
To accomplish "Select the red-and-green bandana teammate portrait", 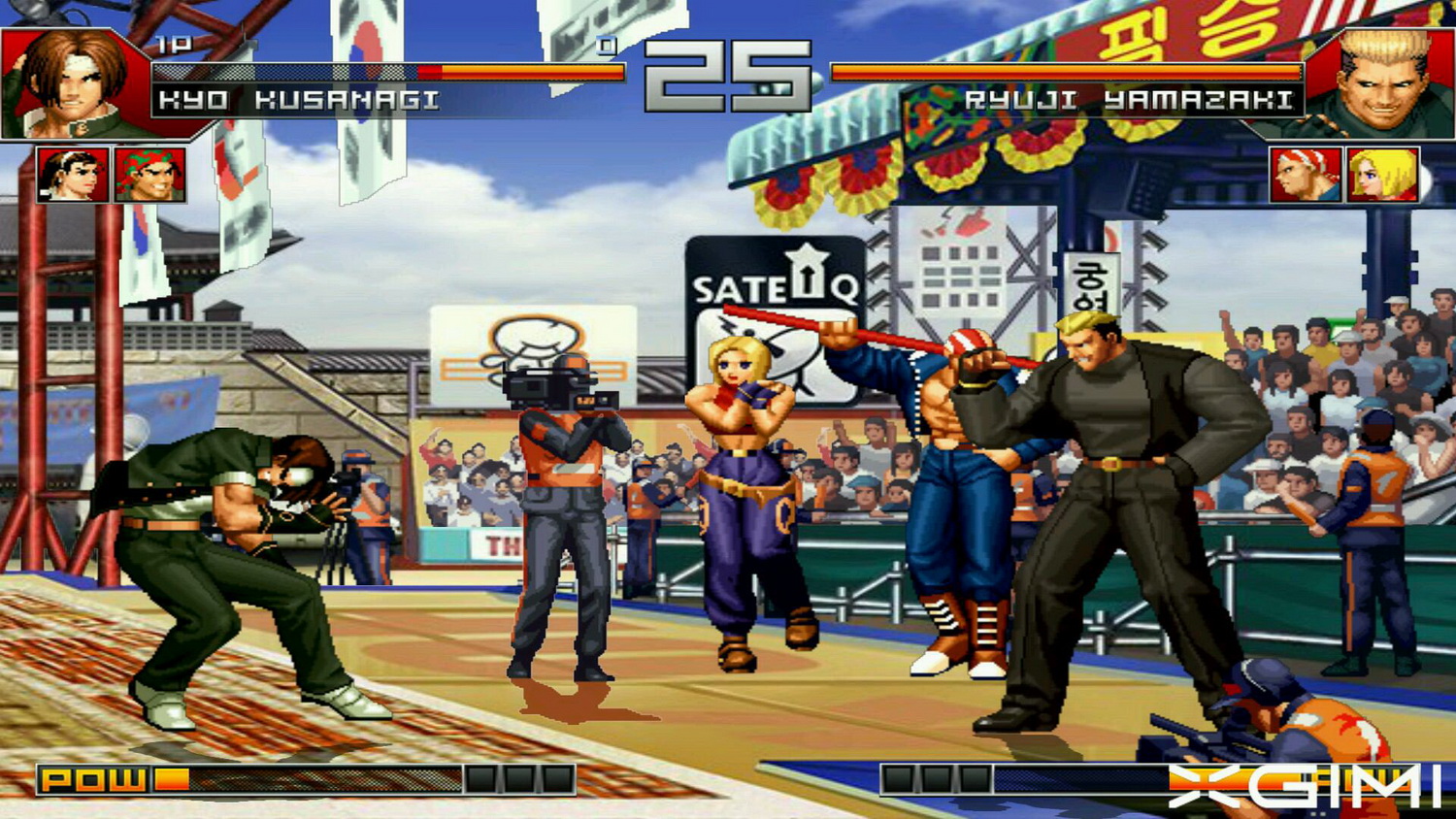I will click(x=149, y=175).
